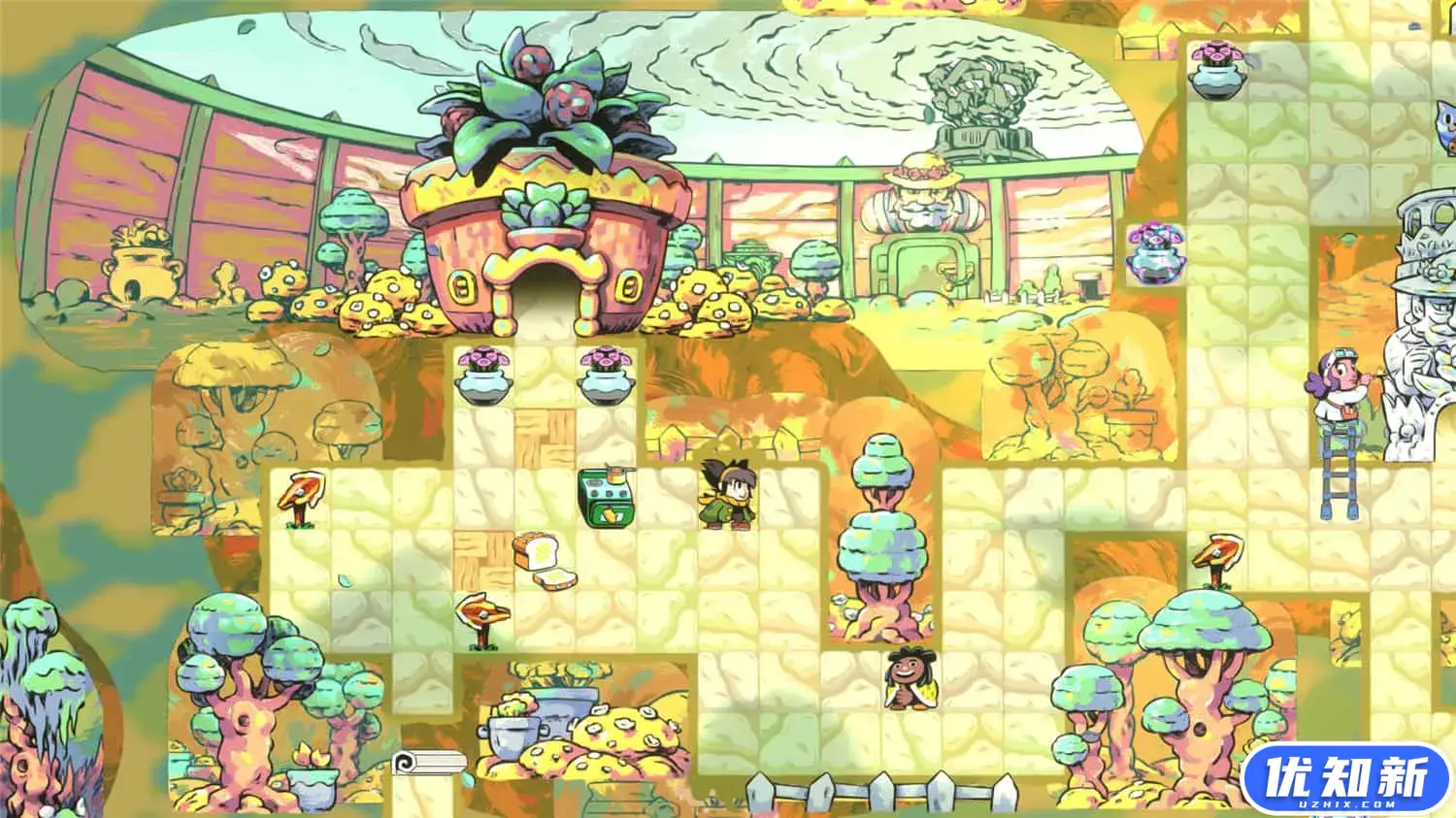Click the 优知新 UZHIX.COM watermark logo
Image resolution: width=1456 pixels, height=818 pixels.
pos(1345,779)
